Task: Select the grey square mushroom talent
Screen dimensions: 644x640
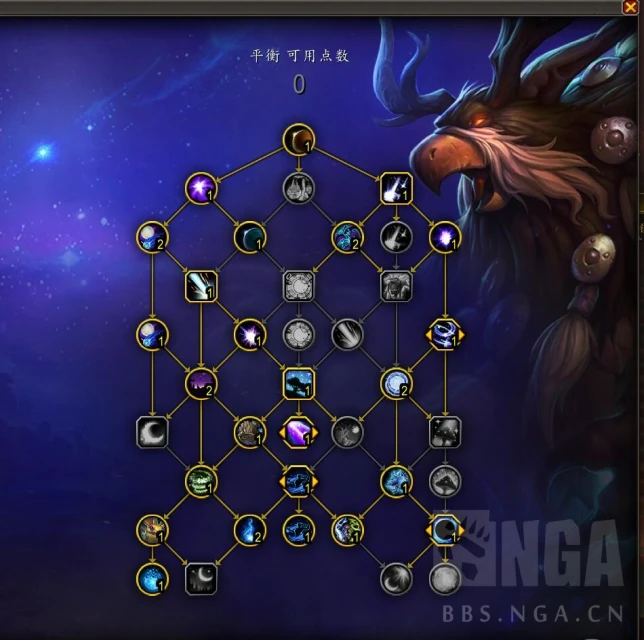Action: tap(444, 431)
